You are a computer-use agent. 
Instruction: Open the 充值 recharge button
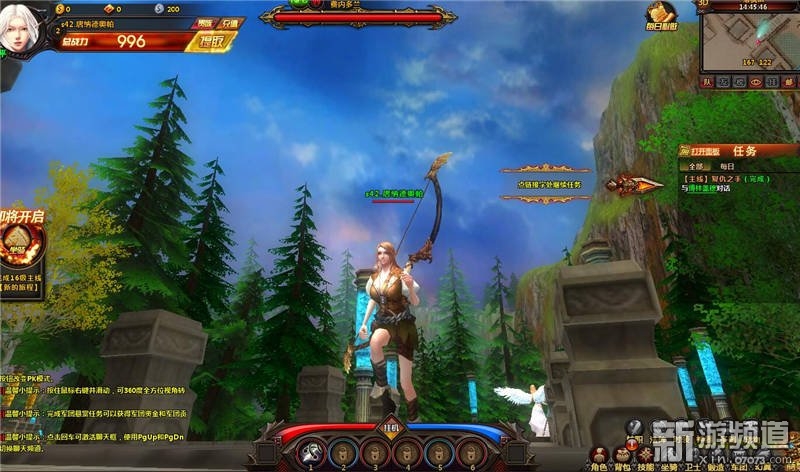[x=232, y=23]
